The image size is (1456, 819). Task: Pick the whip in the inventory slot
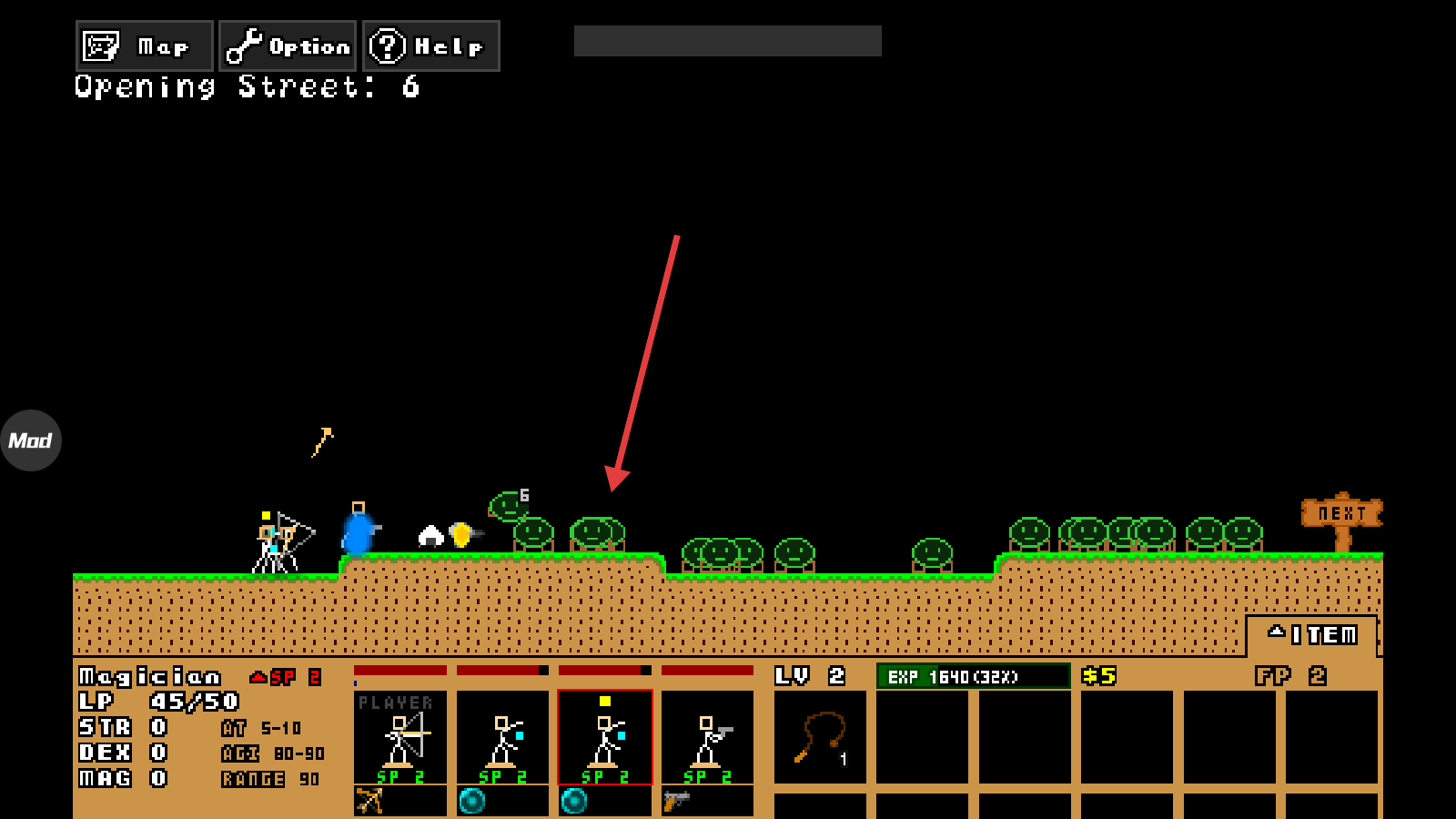(x=820, y=736)
